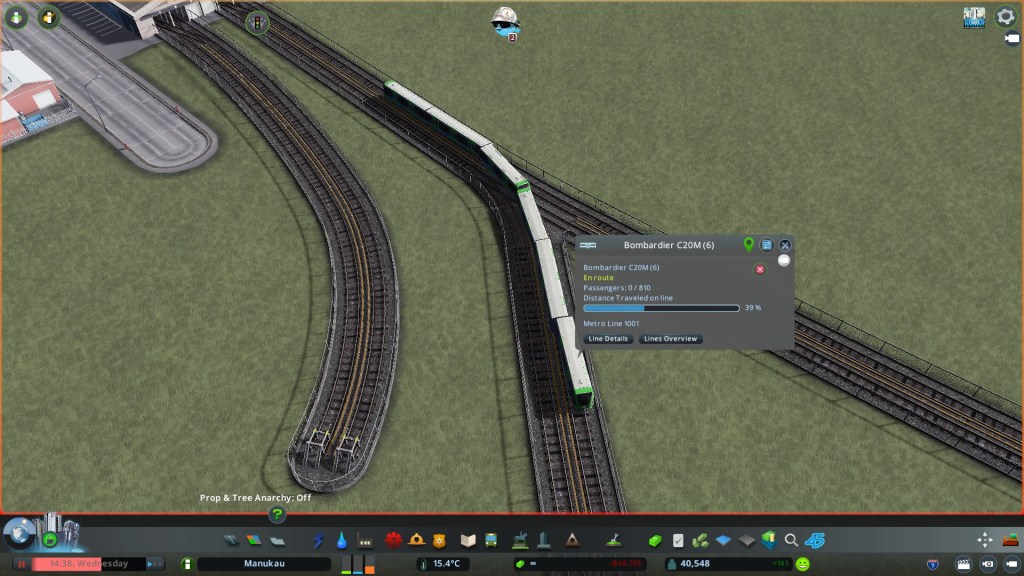Click the Prop & Tree Anarchy question mark button

277,515
